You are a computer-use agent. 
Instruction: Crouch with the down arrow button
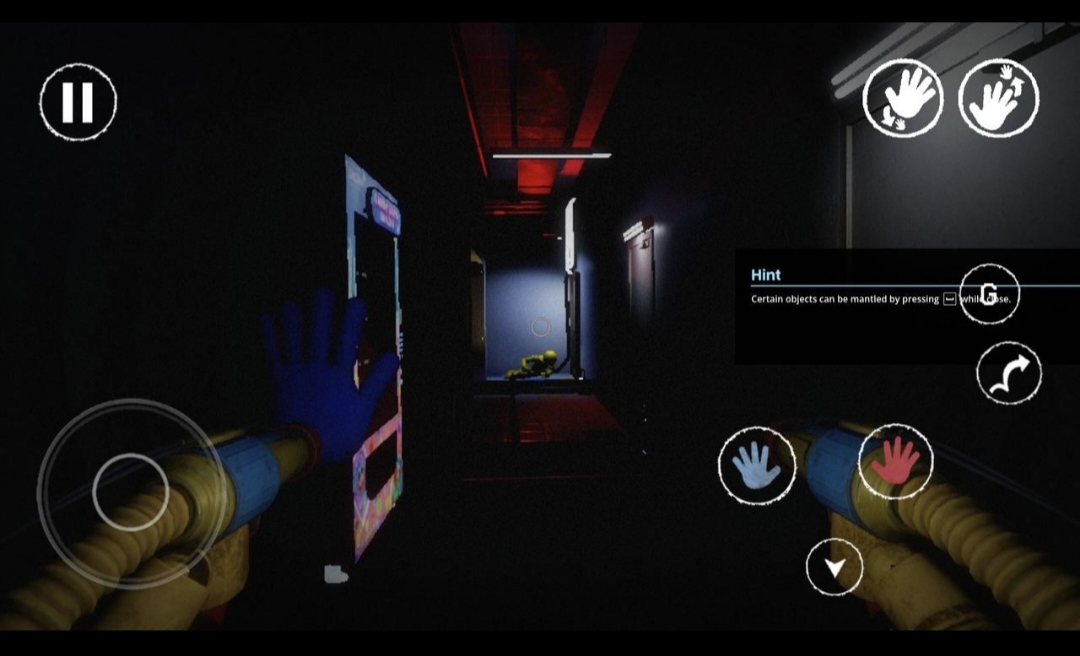point(834,567)
